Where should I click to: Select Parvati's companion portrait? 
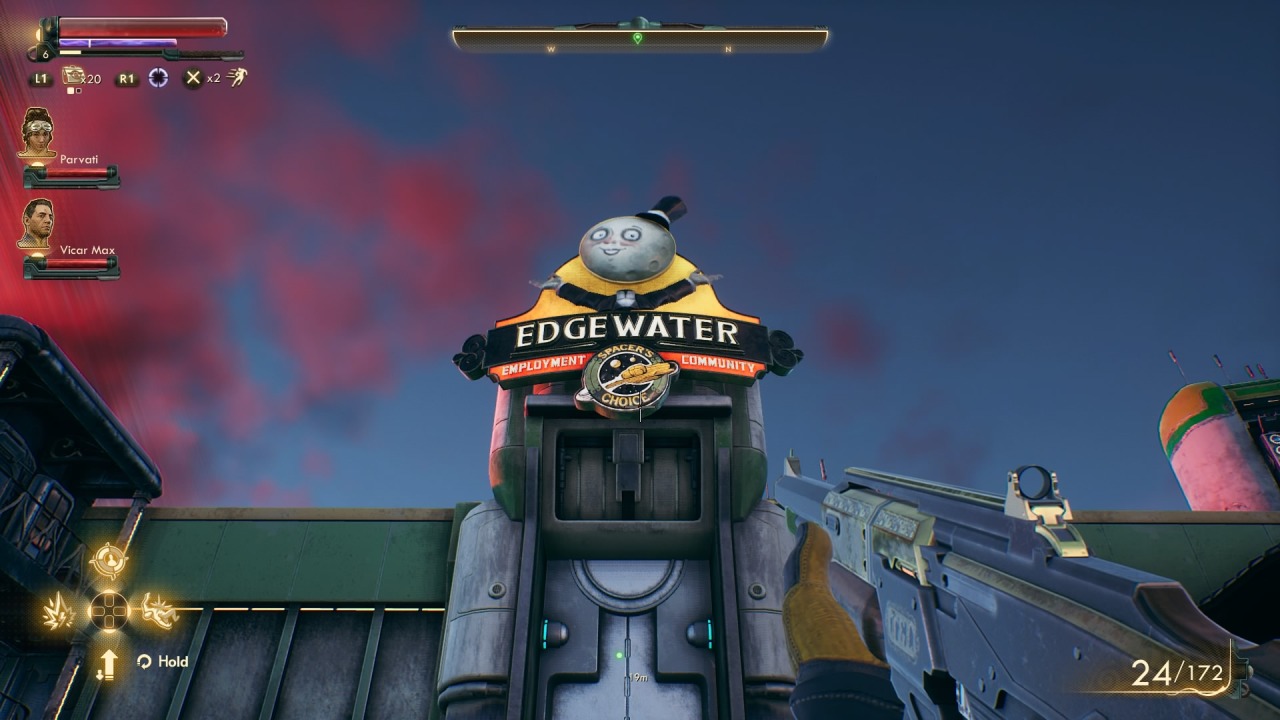coord(38,131)
